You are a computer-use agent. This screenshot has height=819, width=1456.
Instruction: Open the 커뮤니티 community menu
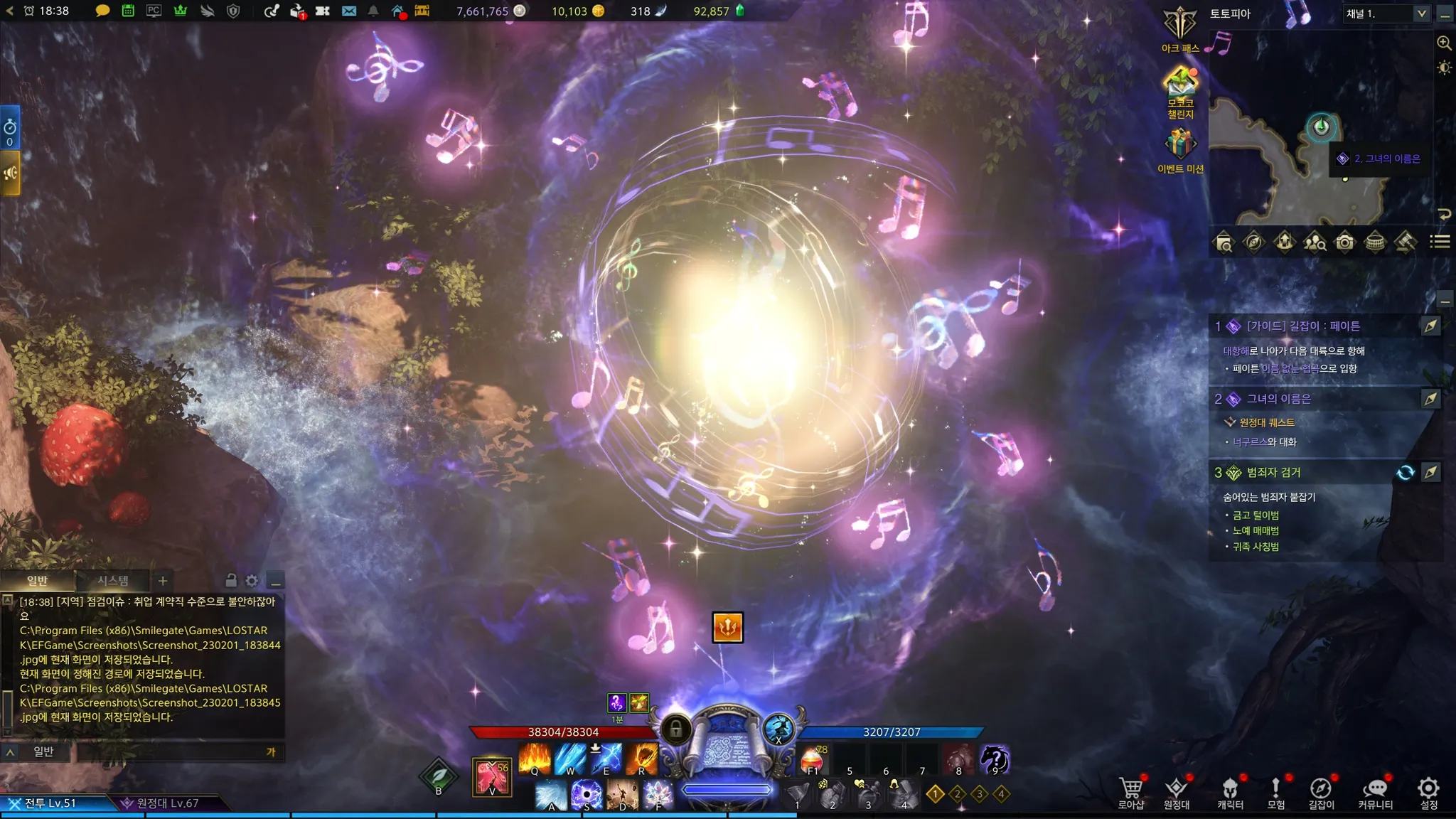tap(1375, 791)
